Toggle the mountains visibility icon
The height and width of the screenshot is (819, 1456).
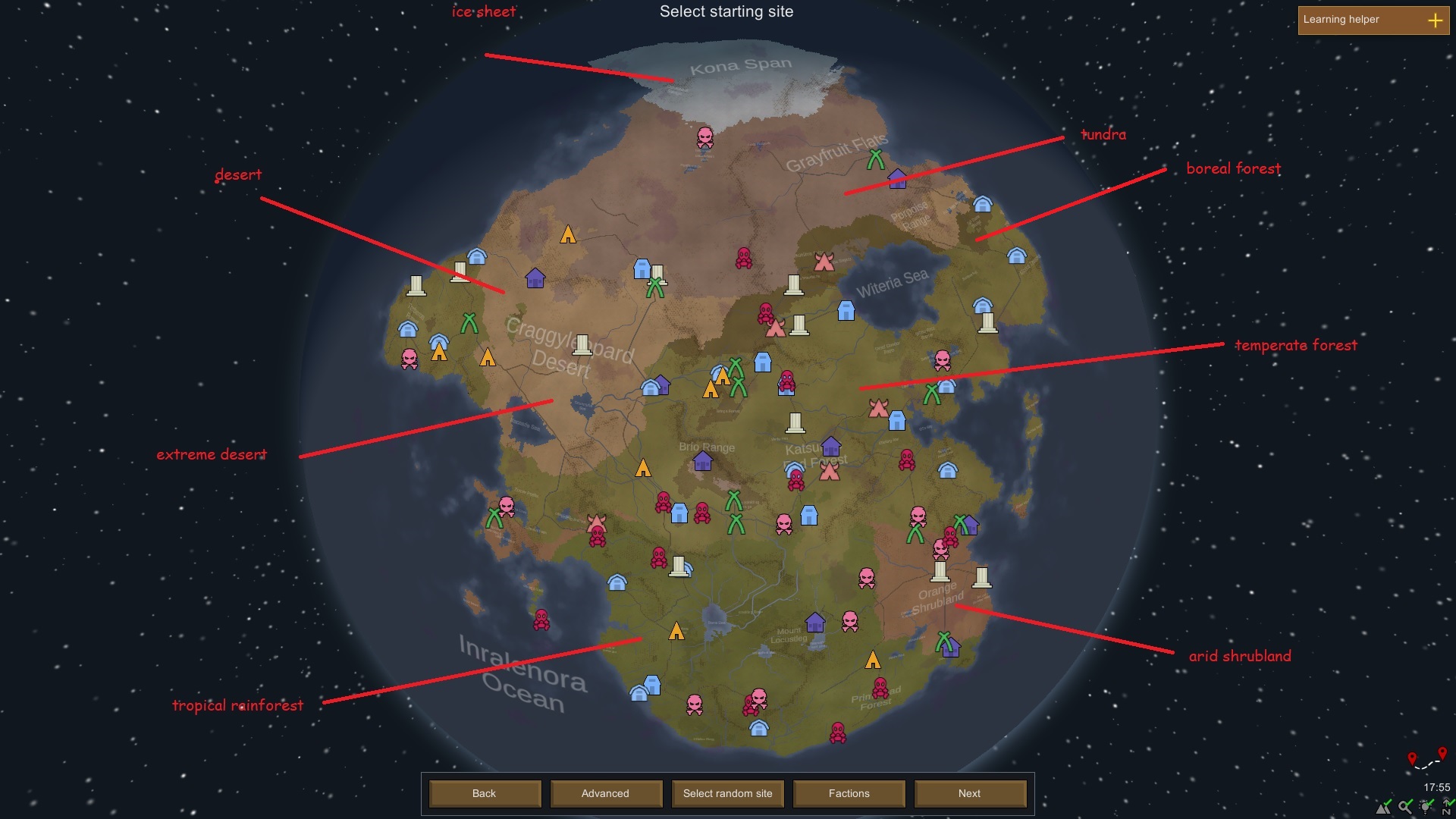point(1383,807)
